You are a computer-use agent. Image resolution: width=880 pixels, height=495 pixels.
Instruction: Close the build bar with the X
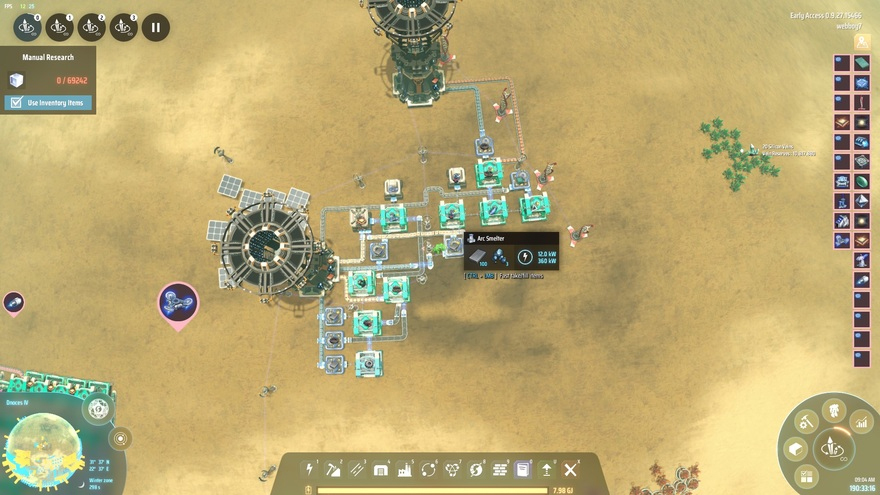pos(570,469)
